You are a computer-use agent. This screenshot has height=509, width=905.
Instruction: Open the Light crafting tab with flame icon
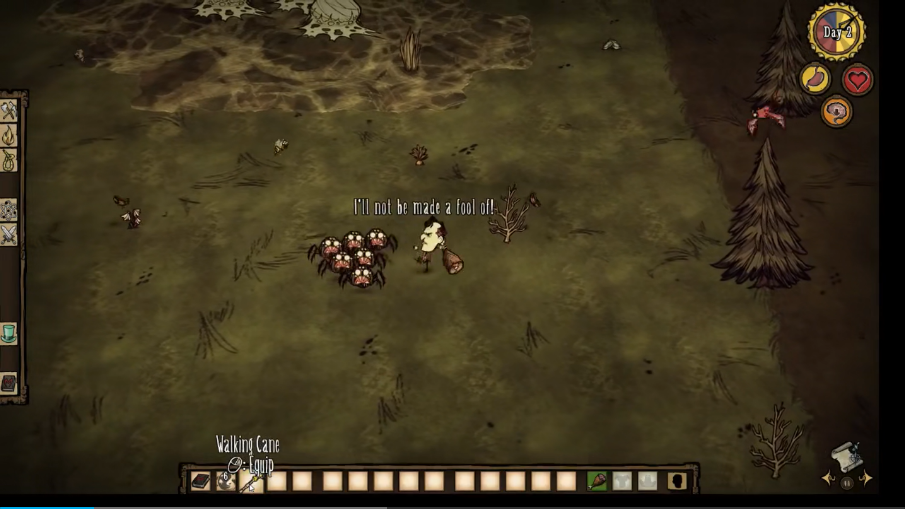point(9,136)
